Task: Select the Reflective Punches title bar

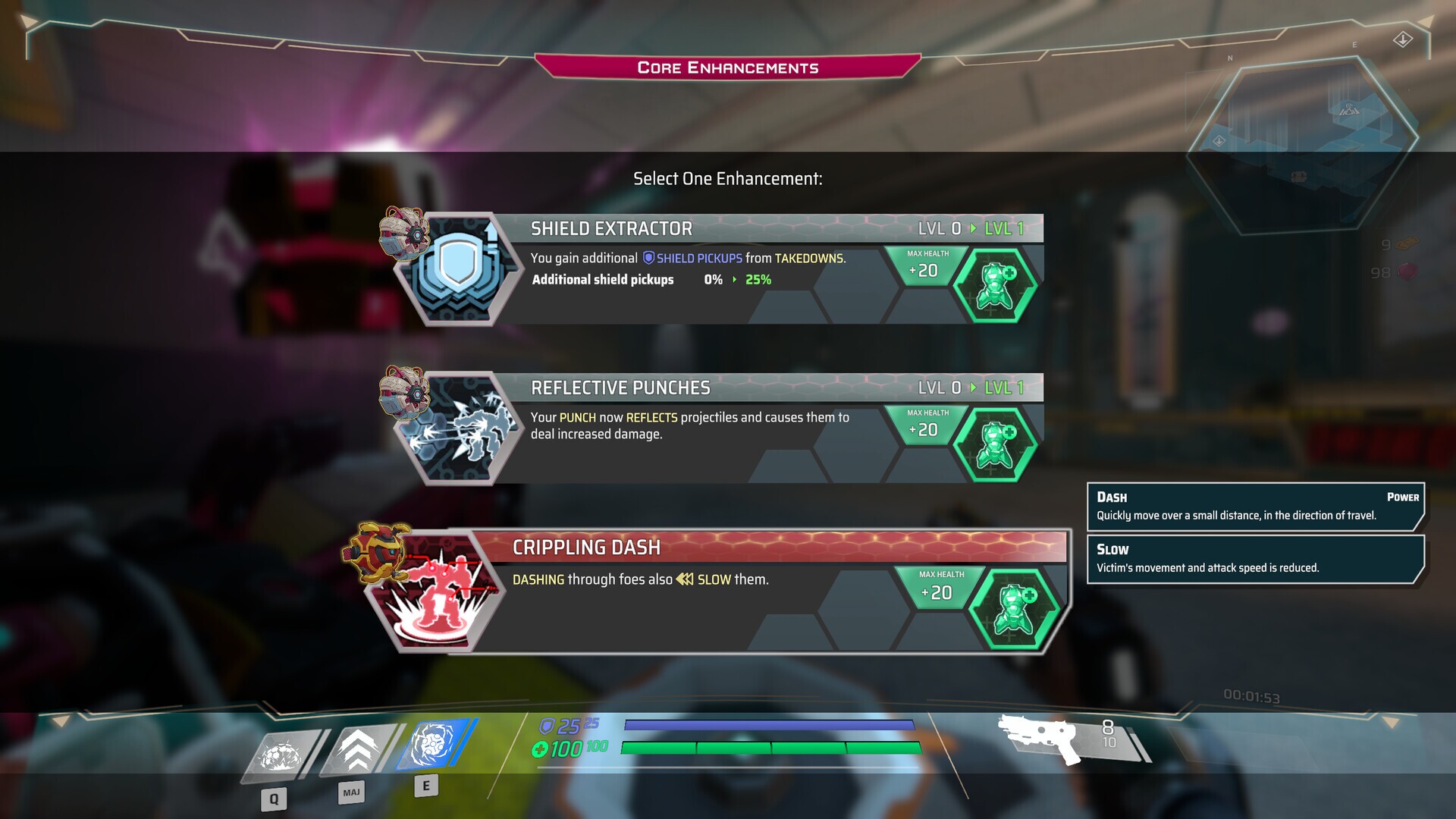Action: pyautogui.click(x=682, y=388)
